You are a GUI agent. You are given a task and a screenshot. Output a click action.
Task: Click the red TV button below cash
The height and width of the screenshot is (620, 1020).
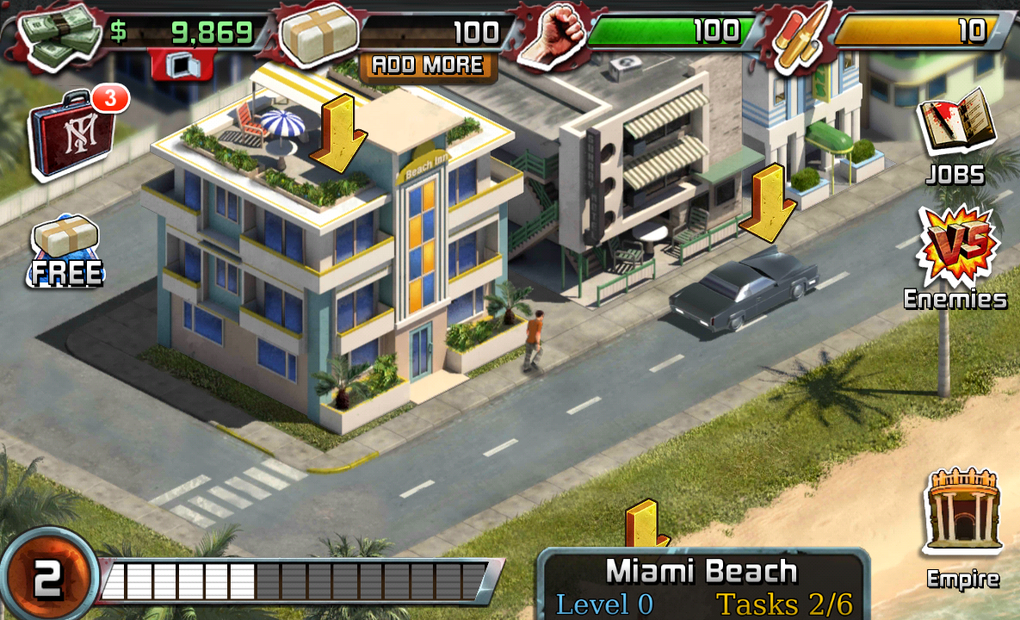182,65
